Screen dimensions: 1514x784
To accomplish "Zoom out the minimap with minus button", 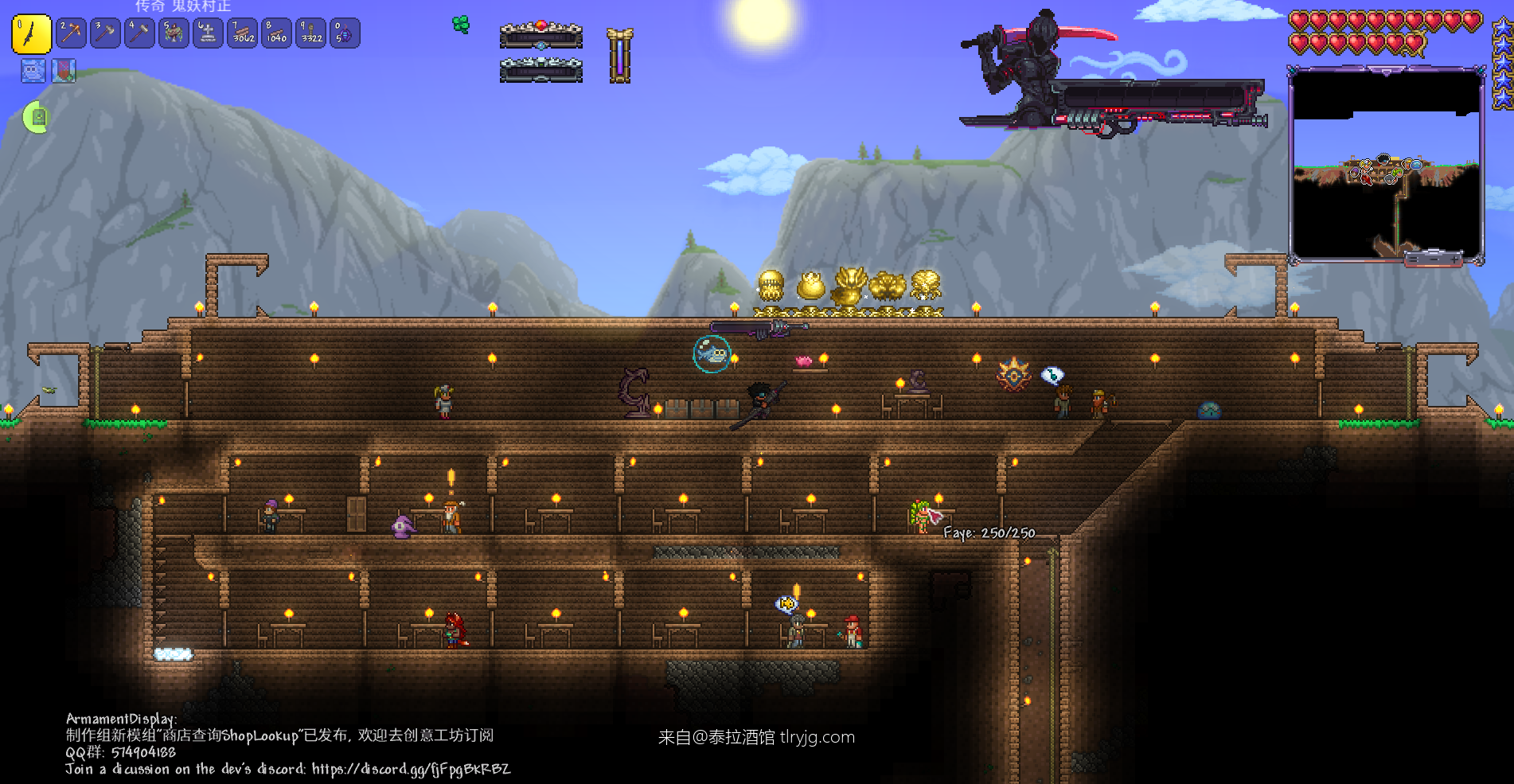I will pyautogui.click(x=1434, y=259).
